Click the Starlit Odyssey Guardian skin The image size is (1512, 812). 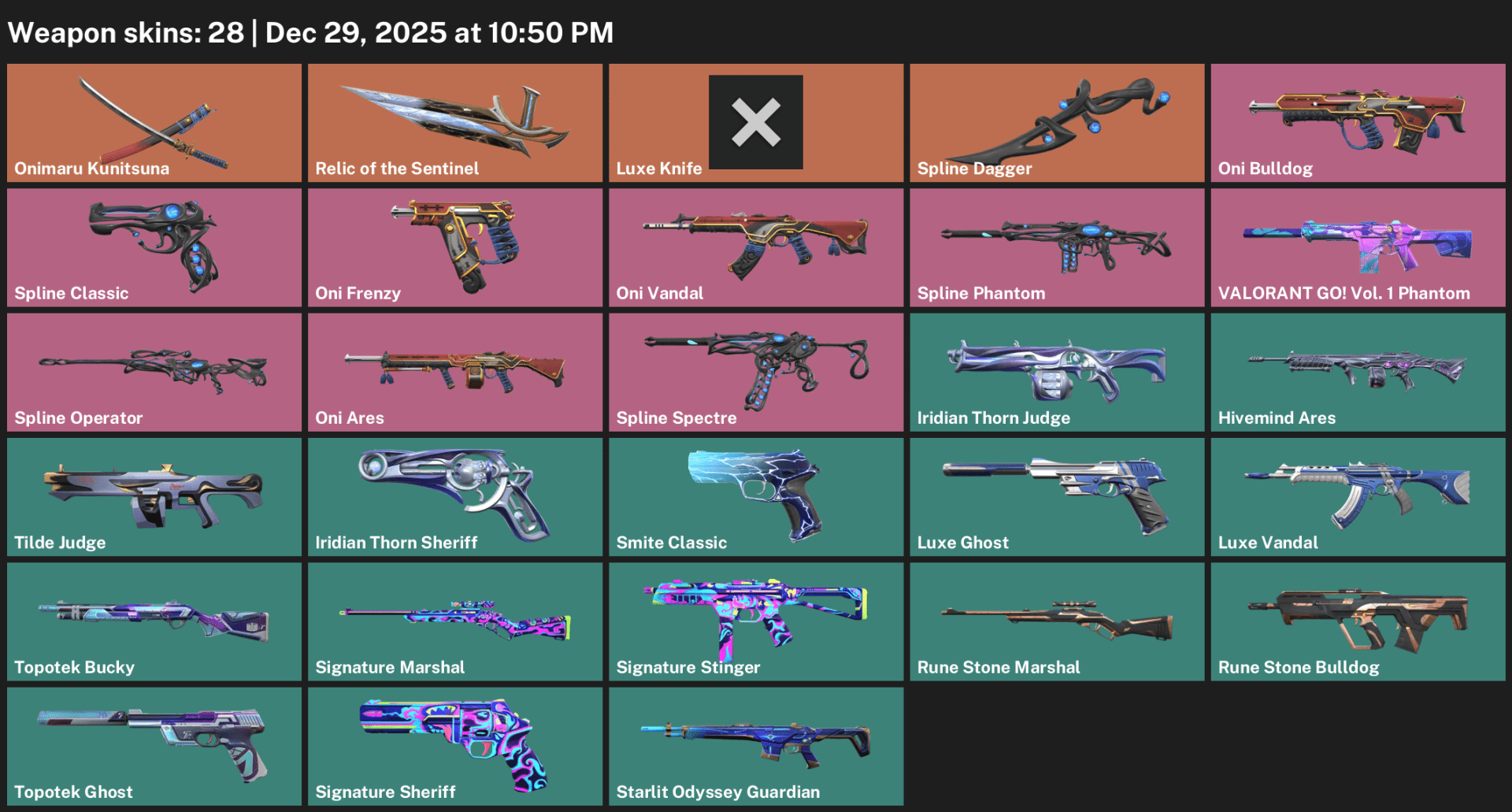coord(755,746)
